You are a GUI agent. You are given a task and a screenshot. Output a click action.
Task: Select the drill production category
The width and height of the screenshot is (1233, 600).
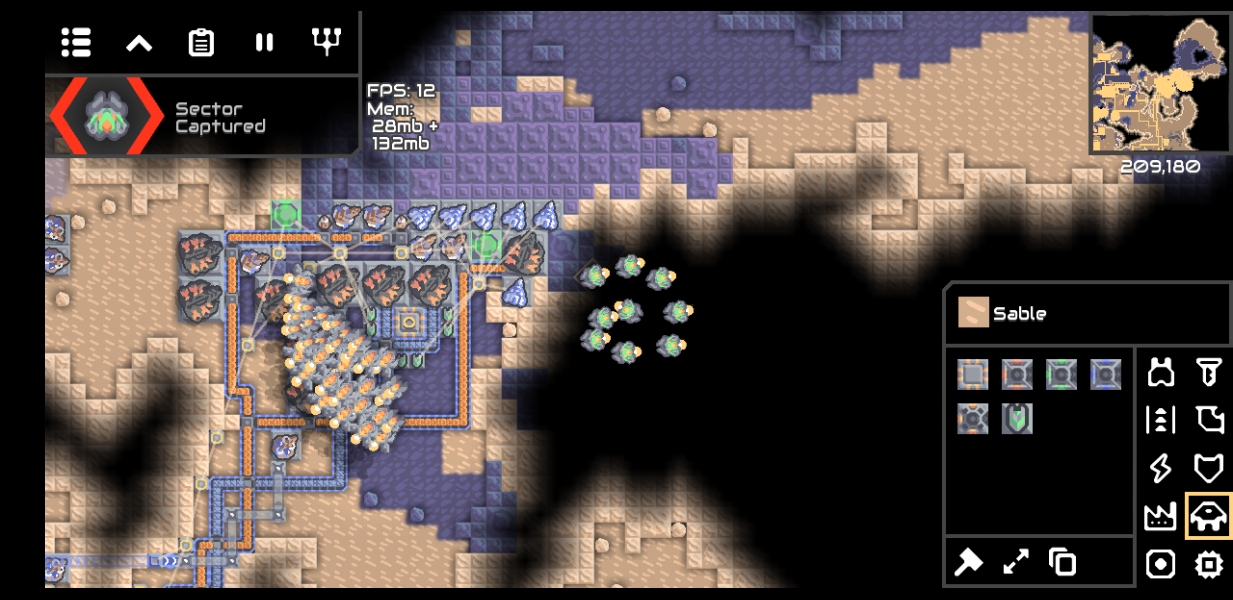point(1209,373)
